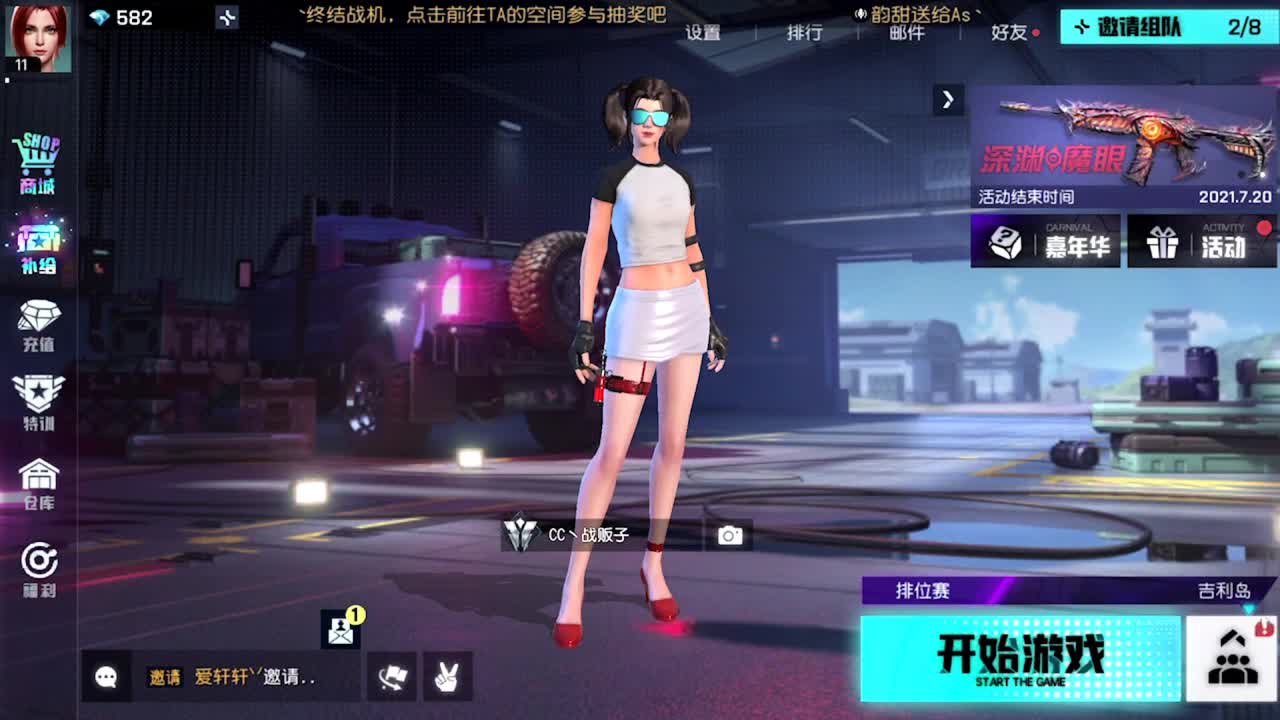The width and height of the screenshot is (1280, 720).
Task: Open the team members panel beside start button
Action: click(1232, 657)
